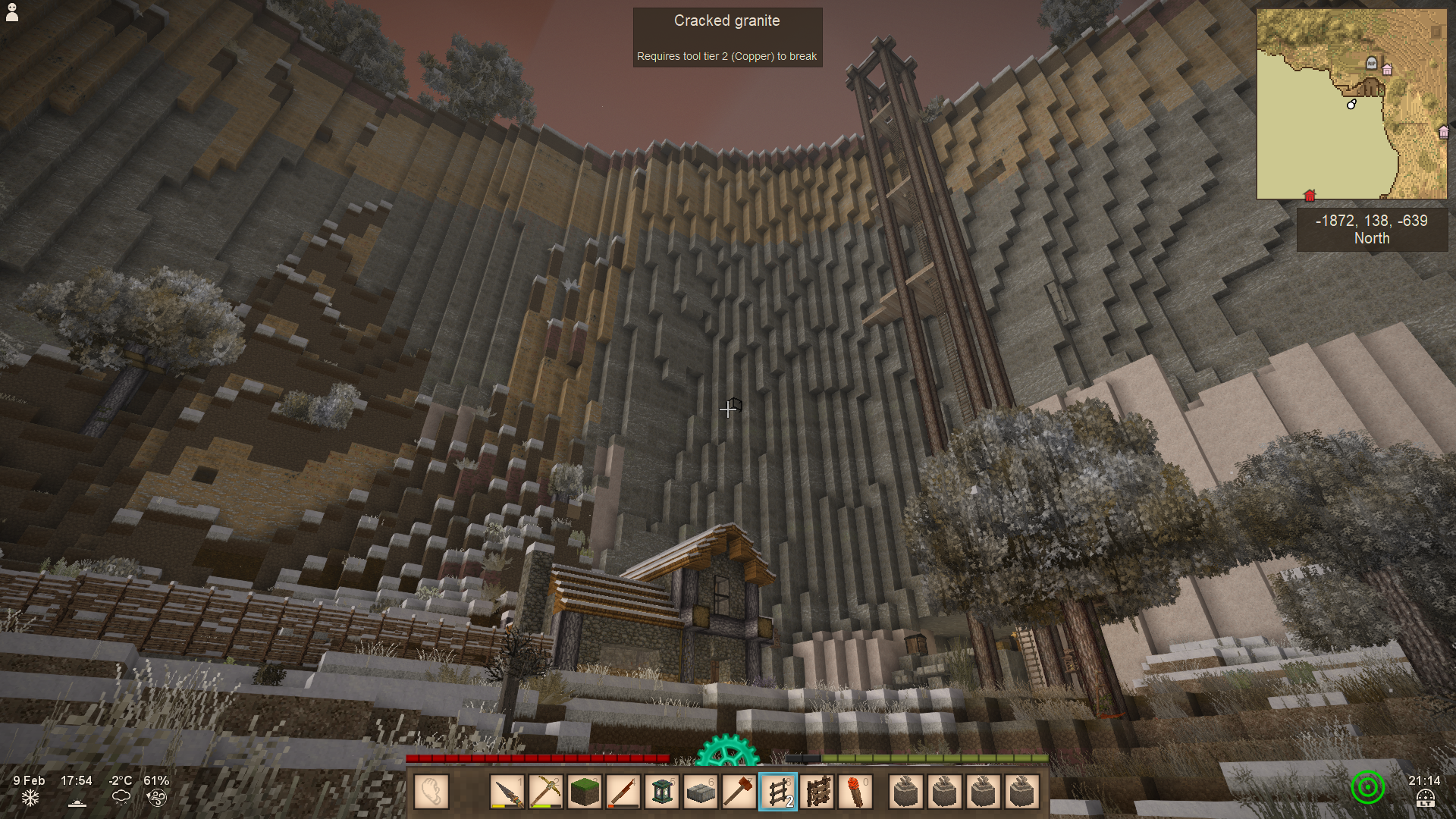Select the red house waypoint on minimap

[x=1310, y=196]
